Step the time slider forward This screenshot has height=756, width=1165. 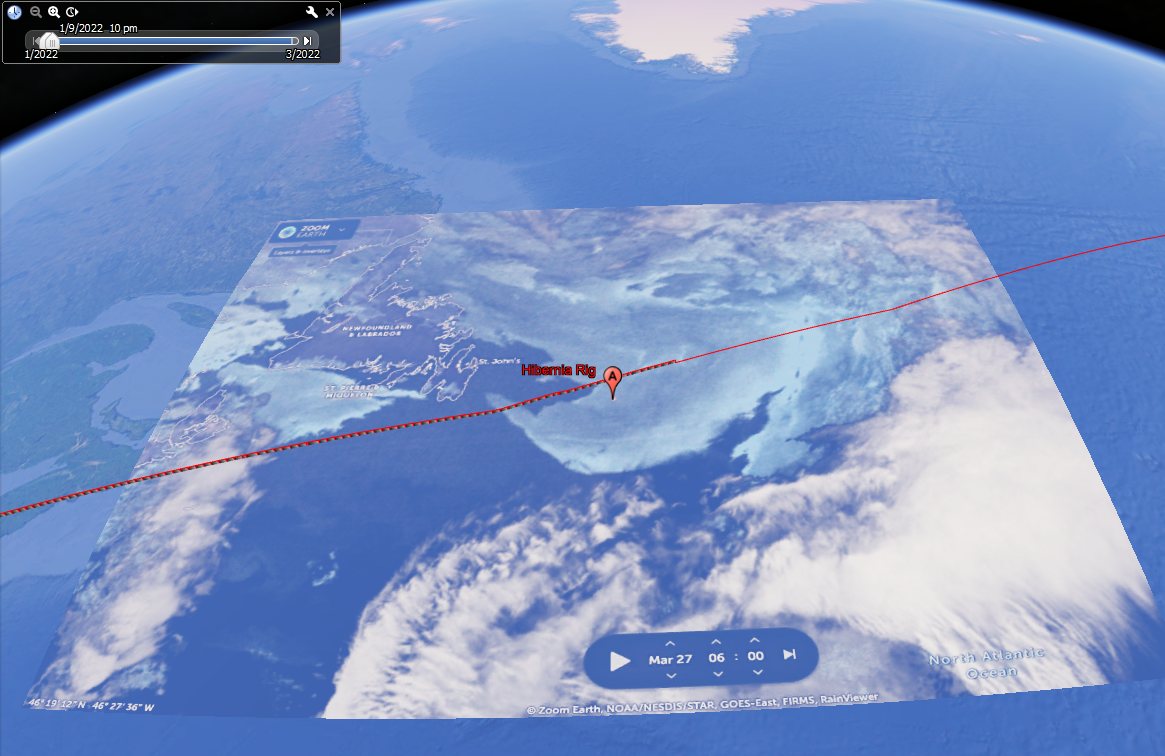tap(308, 40)
